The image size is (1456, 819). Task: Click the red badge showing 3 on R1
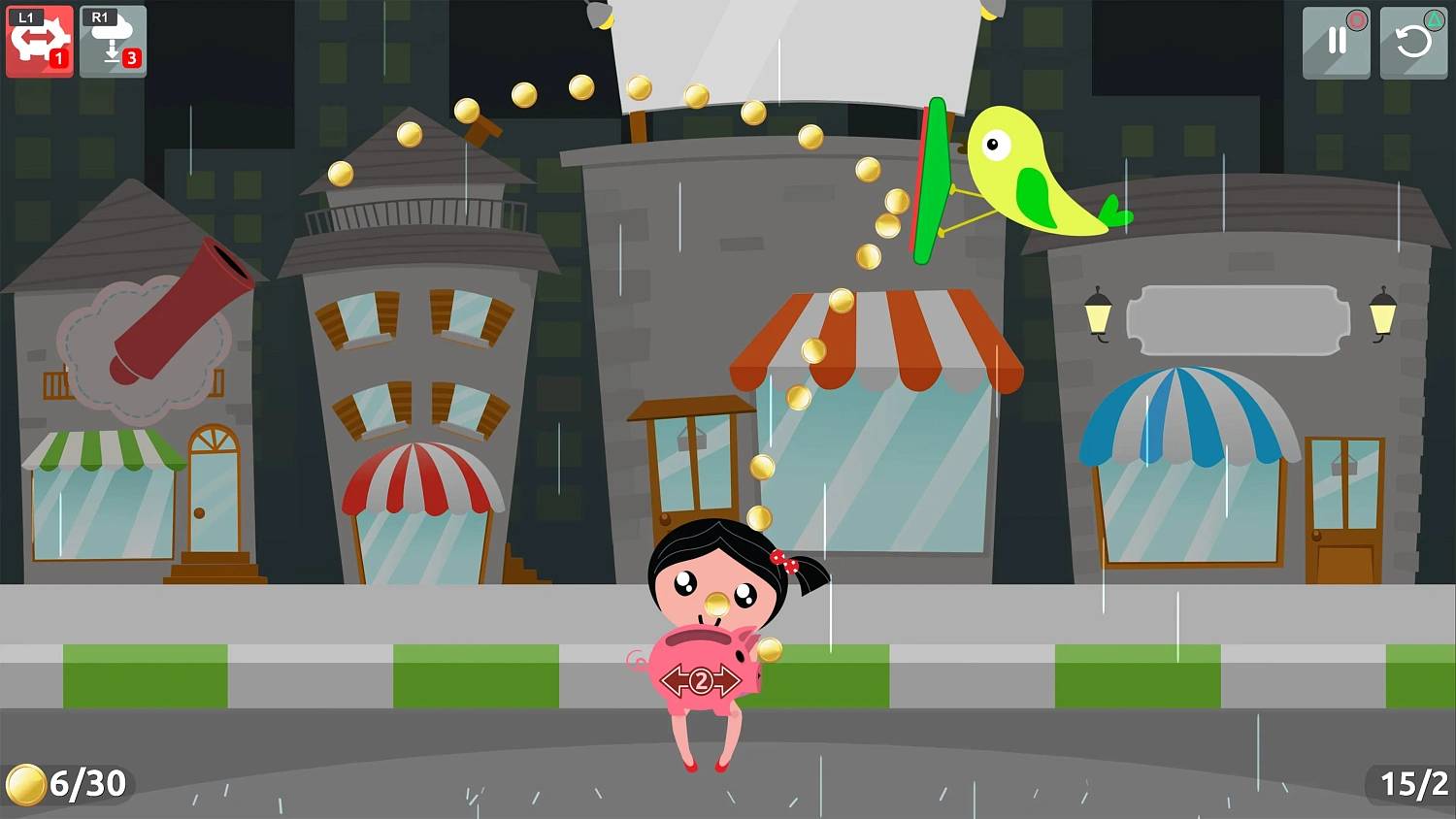[x=131, y=58]
